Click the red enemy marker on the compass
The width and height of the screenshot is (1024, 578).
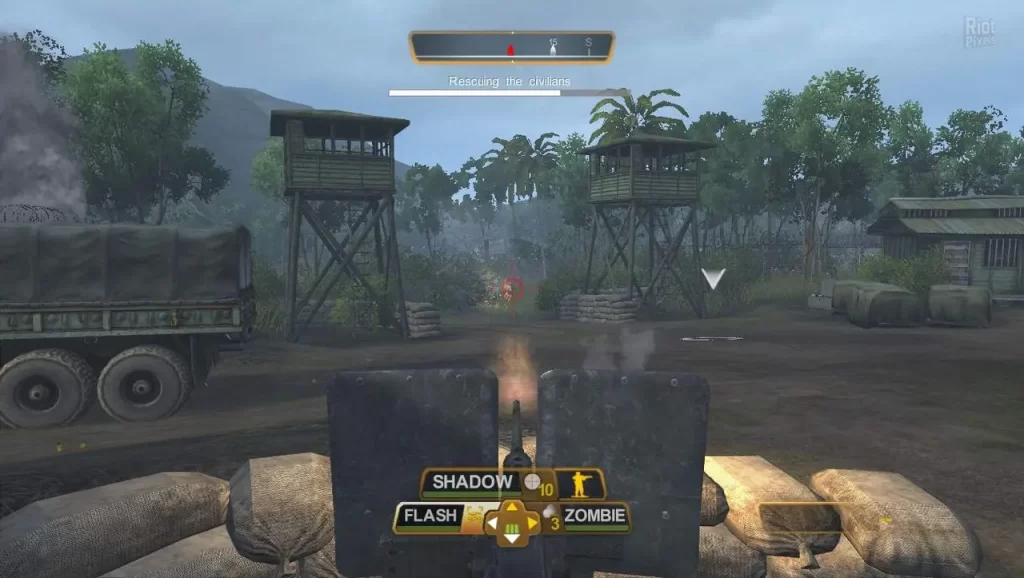point(510,48)
